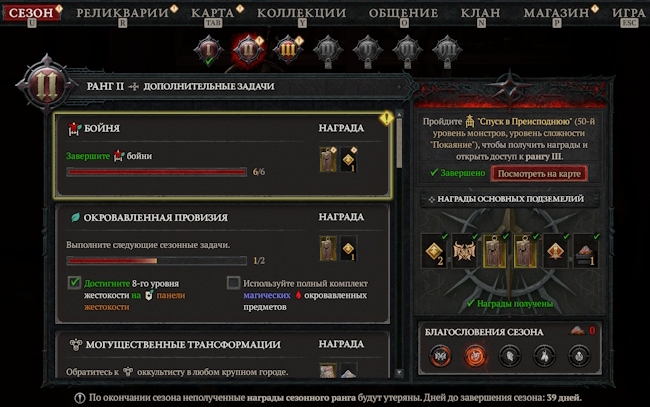Choose the rank III emblem
This screenshot has height=407, width=650.
point(288,48)
